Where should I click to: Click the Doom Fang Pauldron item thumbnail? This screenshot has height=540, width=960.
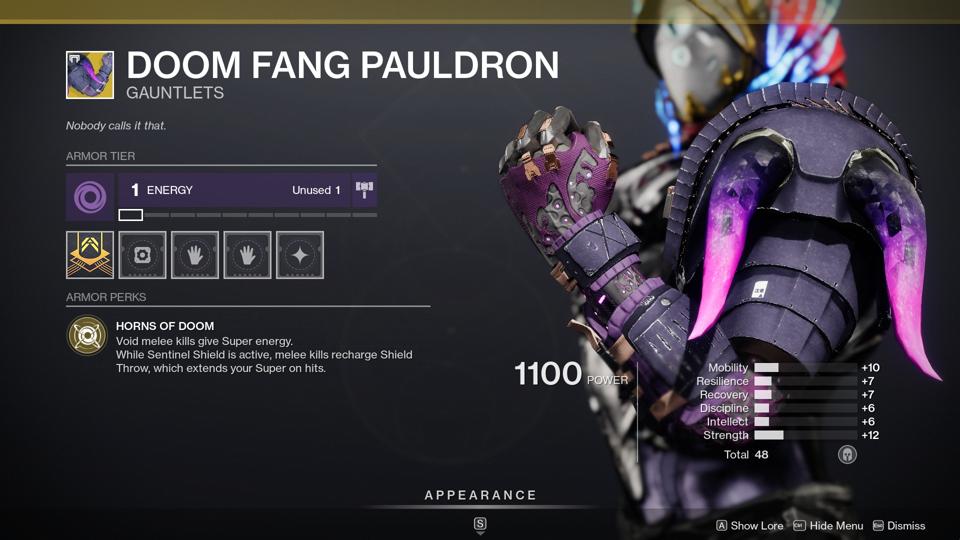[x=90, y=76]
